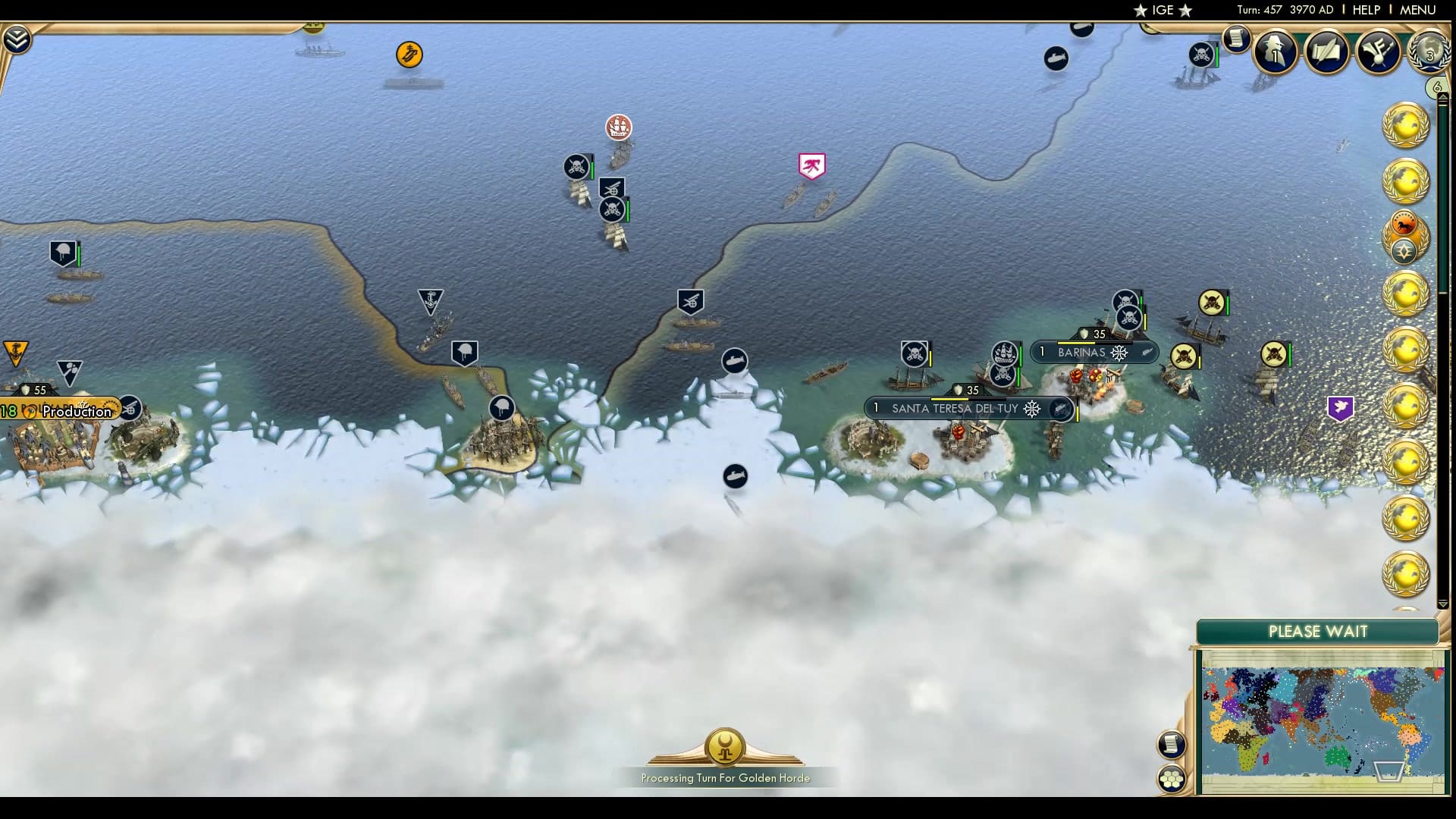Click the Production button on the city banner
This screenshot has height=819, width=1456.
[x=76, y=411]
